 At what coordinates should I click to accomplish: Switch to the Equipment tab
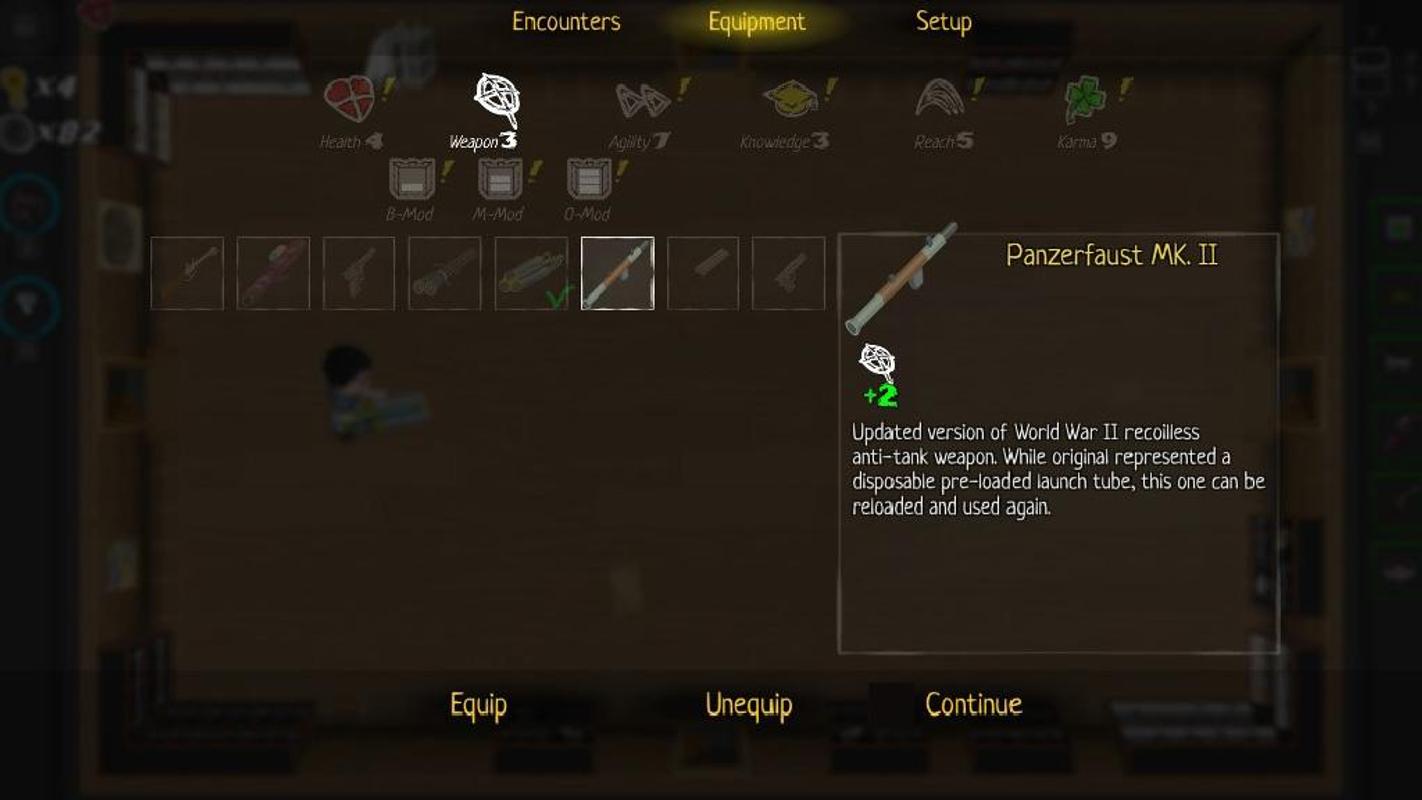tap(756, 22)
